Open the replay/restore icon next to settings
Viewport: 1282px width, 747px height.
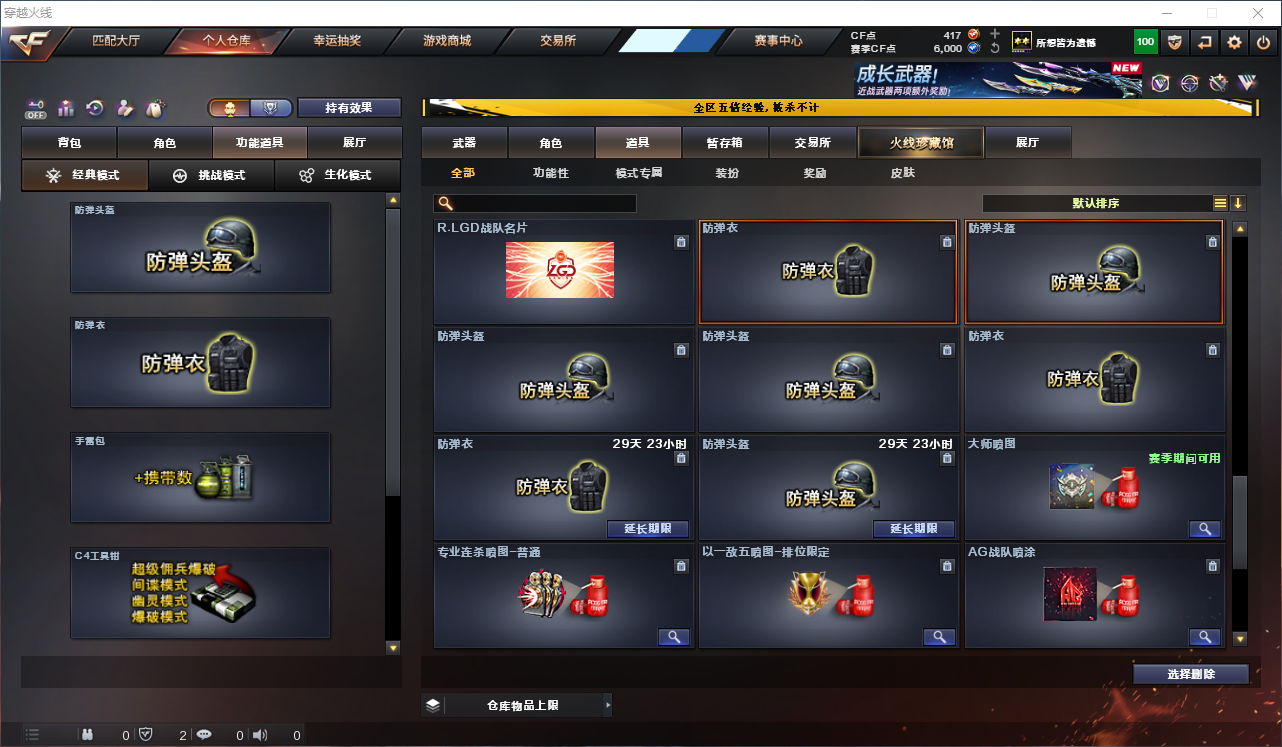click(x=1204, y=42)
